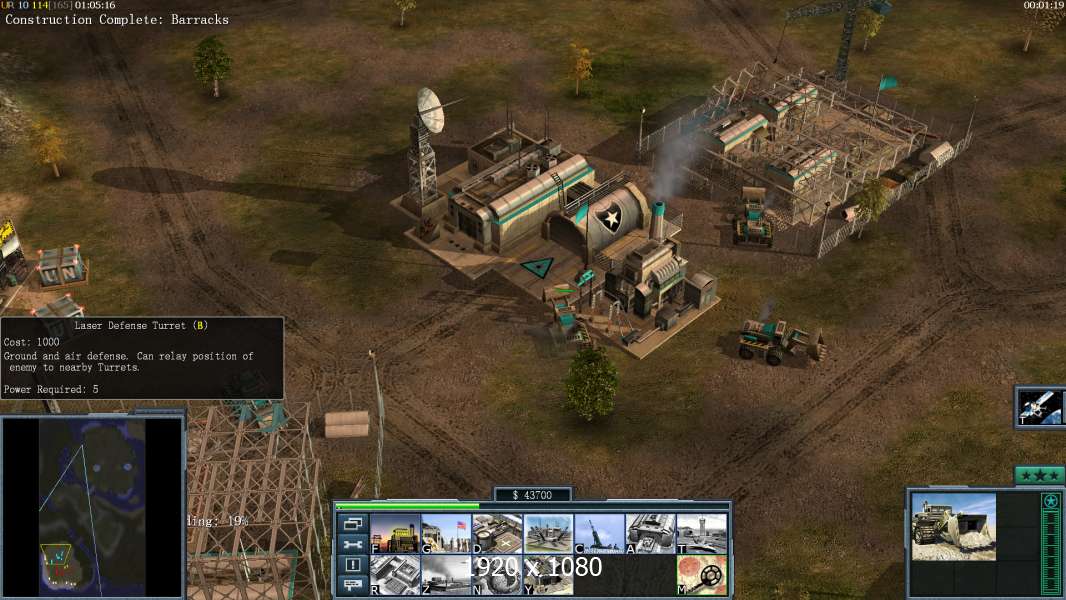This screenshot has height=600, width=1066.
Task: Select the Barracks build icon with flag
Action: 446,533
